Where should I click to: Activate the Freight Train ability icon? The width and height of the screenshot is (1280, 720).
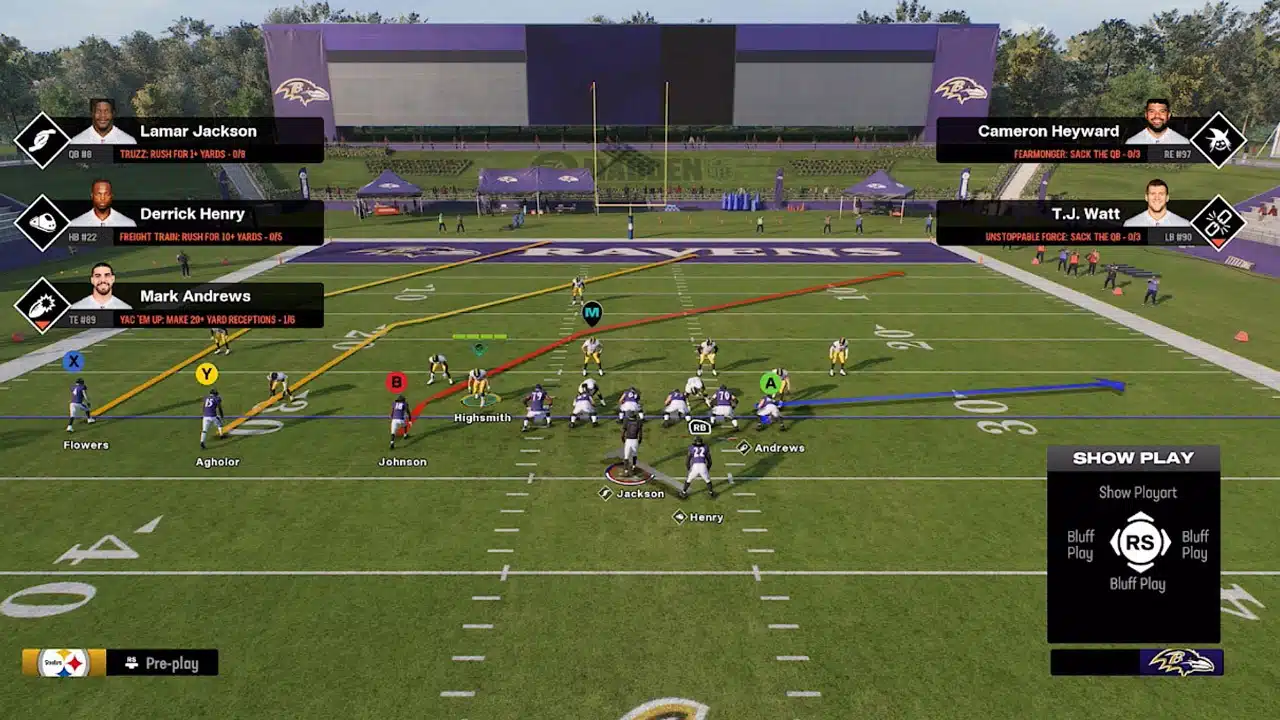[41, 222]
